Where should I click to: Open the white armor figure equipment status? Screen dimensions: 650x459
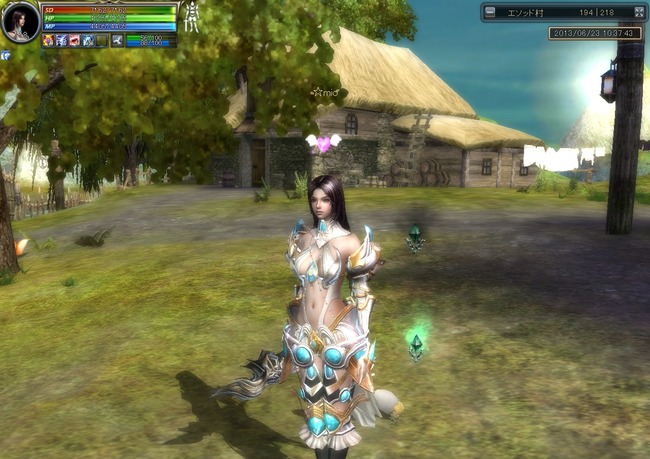coord(190,18)
